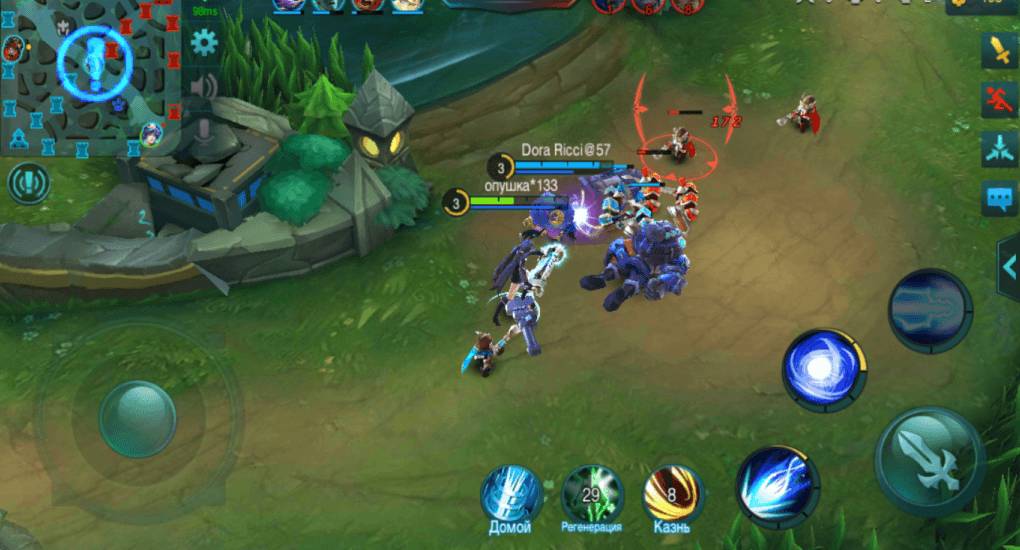Send the blue gather arrows signal
Image resolution: width=1020 pixels, height=550 pixels.
[999, 148]
